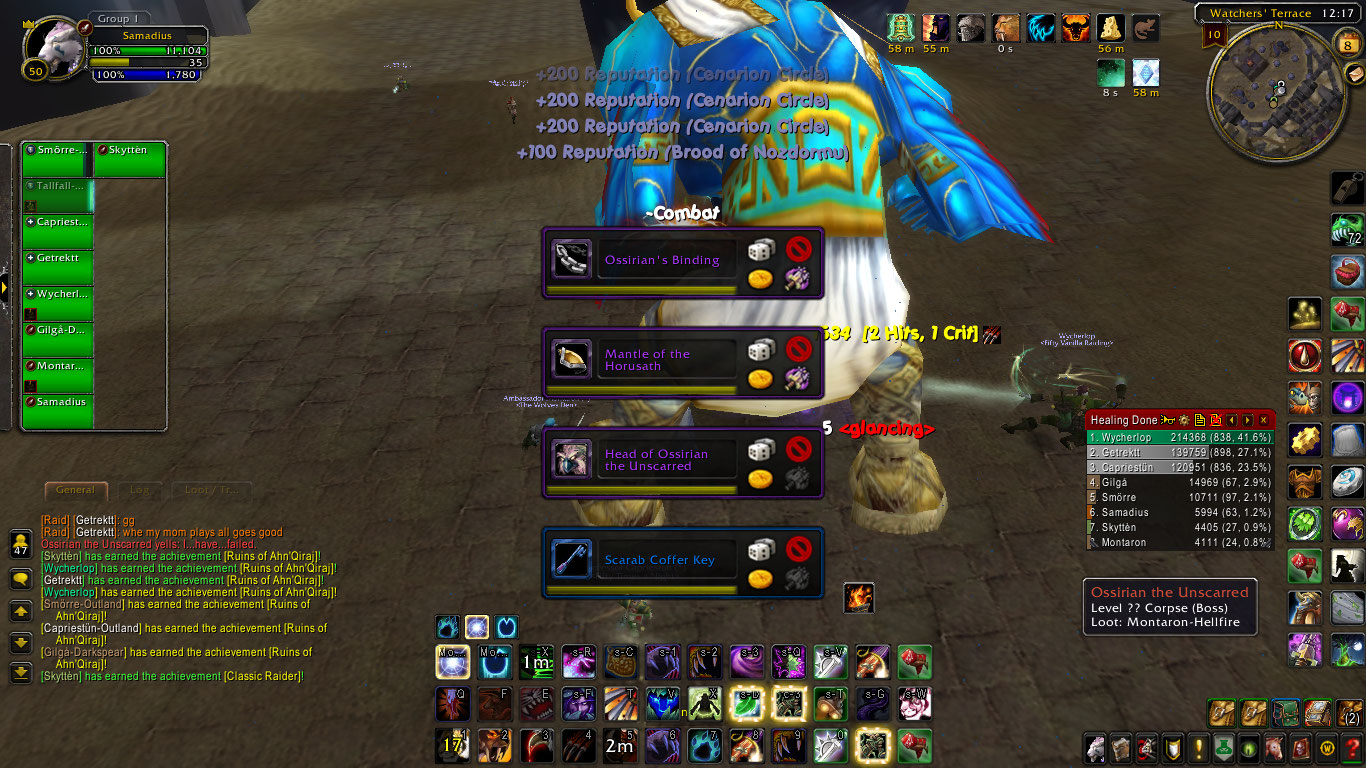Roll Greed on Scarab Coffer Key

(761, 579)
